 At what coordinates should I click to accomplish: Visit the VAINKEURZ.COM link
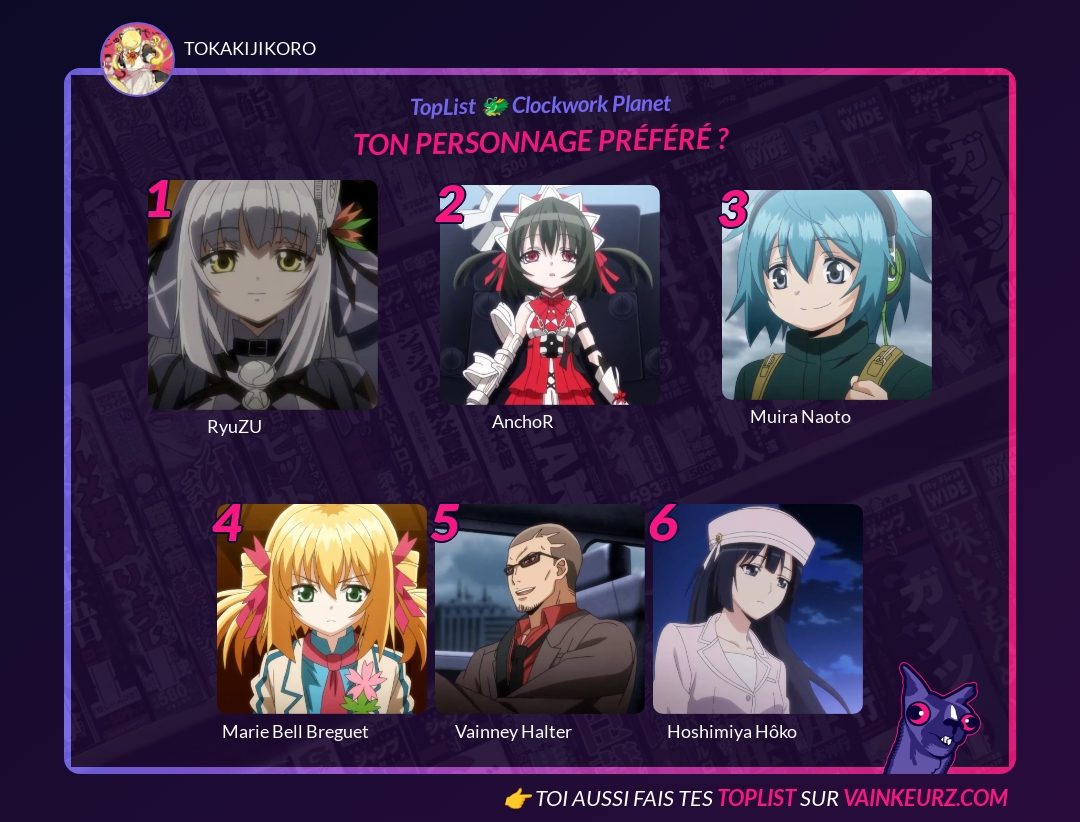click(925, 797)
